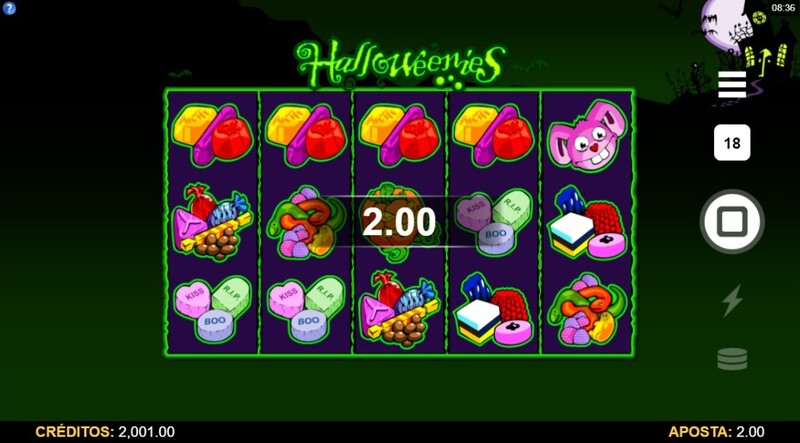Stop the spinning reels
Viewport: 800px width, 443px height.
pyautogui.click(x=732, y=221)
